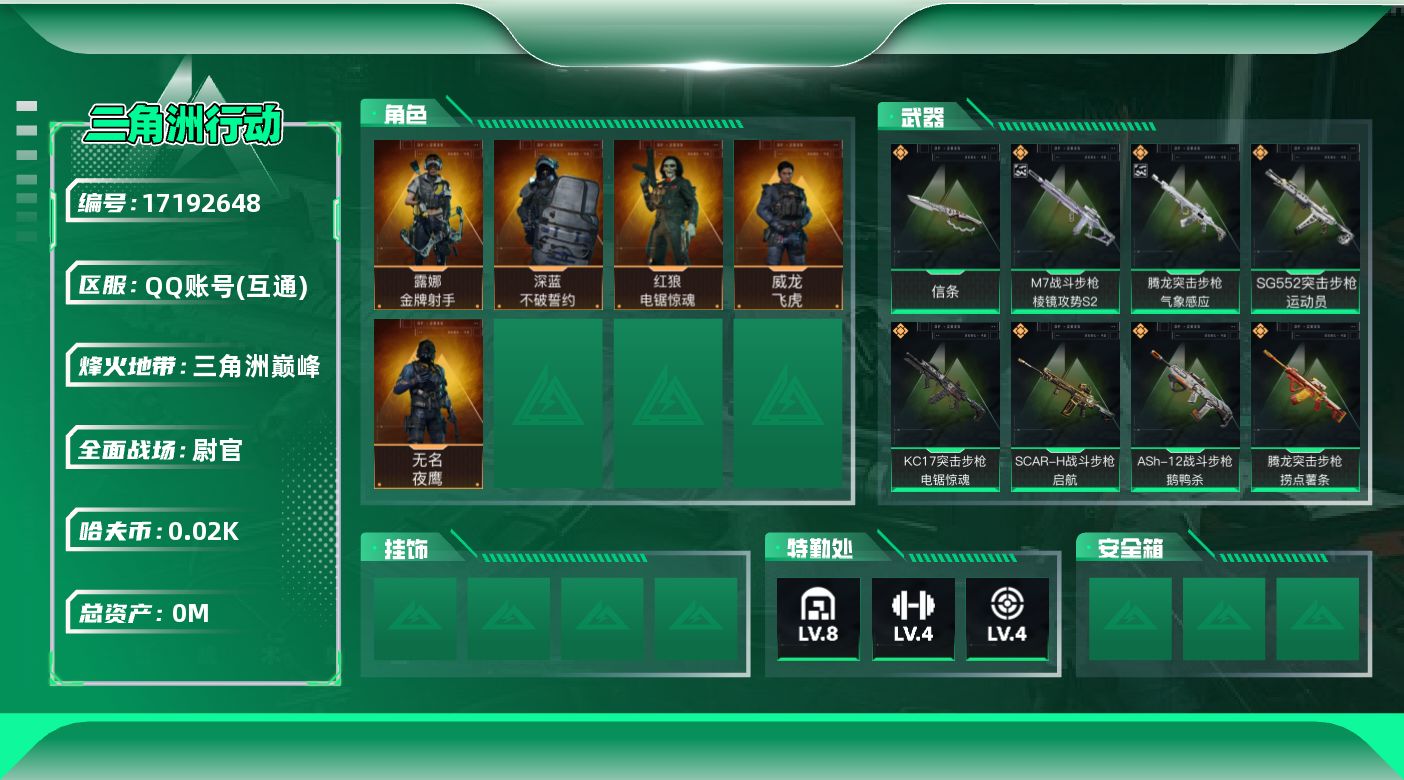Screen dimensions: 1404x780
Task: Open the M7战斗步枪 棱镜攻势S2 weapon card
Action: coord(1065,227)
